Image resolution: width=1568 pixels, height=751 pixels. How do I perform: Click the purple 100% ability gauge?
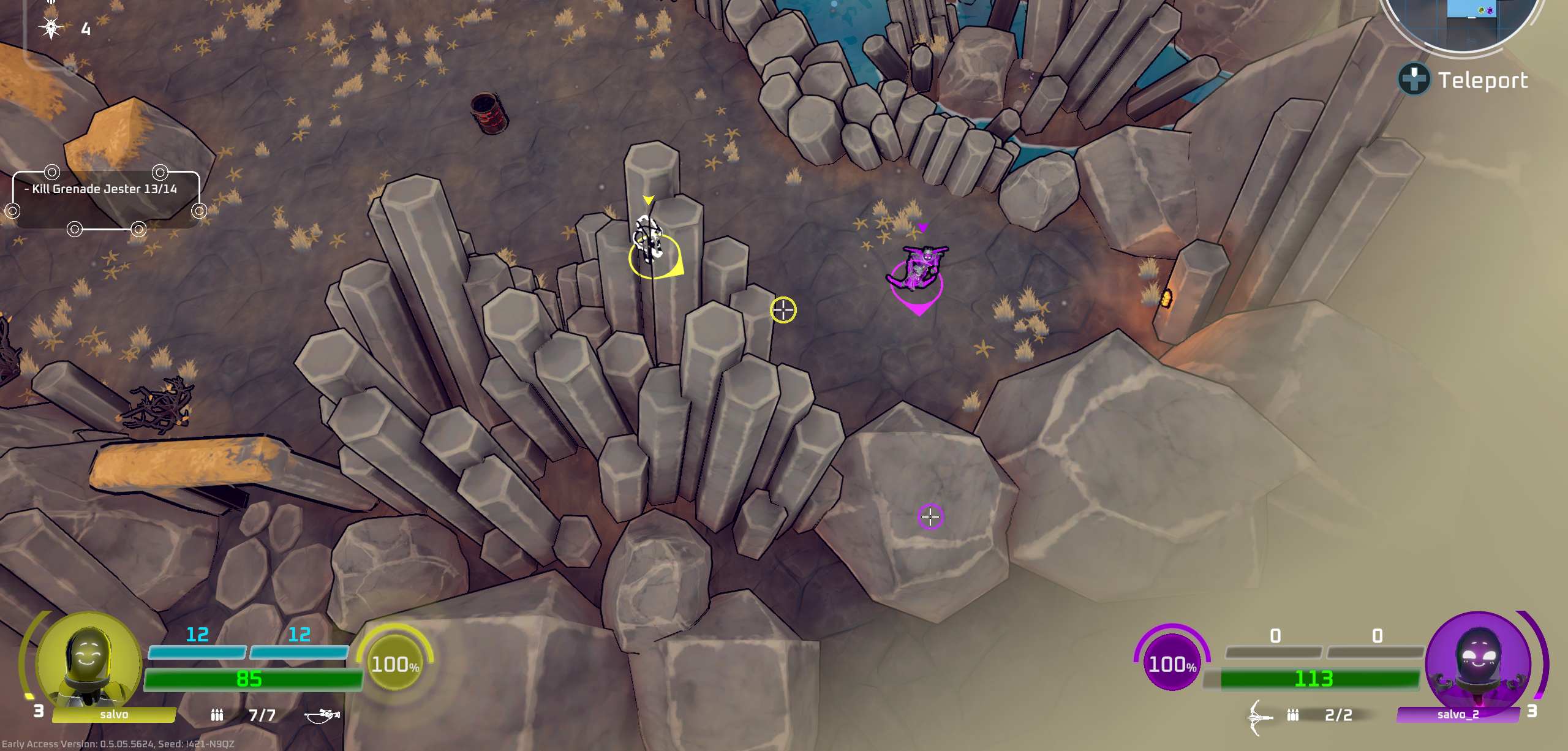(x=1172, y=664)
